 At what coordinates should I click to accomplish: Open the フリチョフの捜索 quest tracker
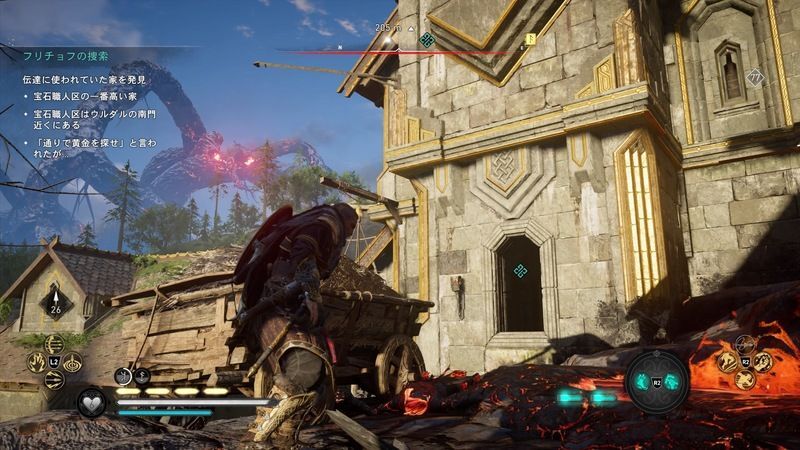[62, 55]
